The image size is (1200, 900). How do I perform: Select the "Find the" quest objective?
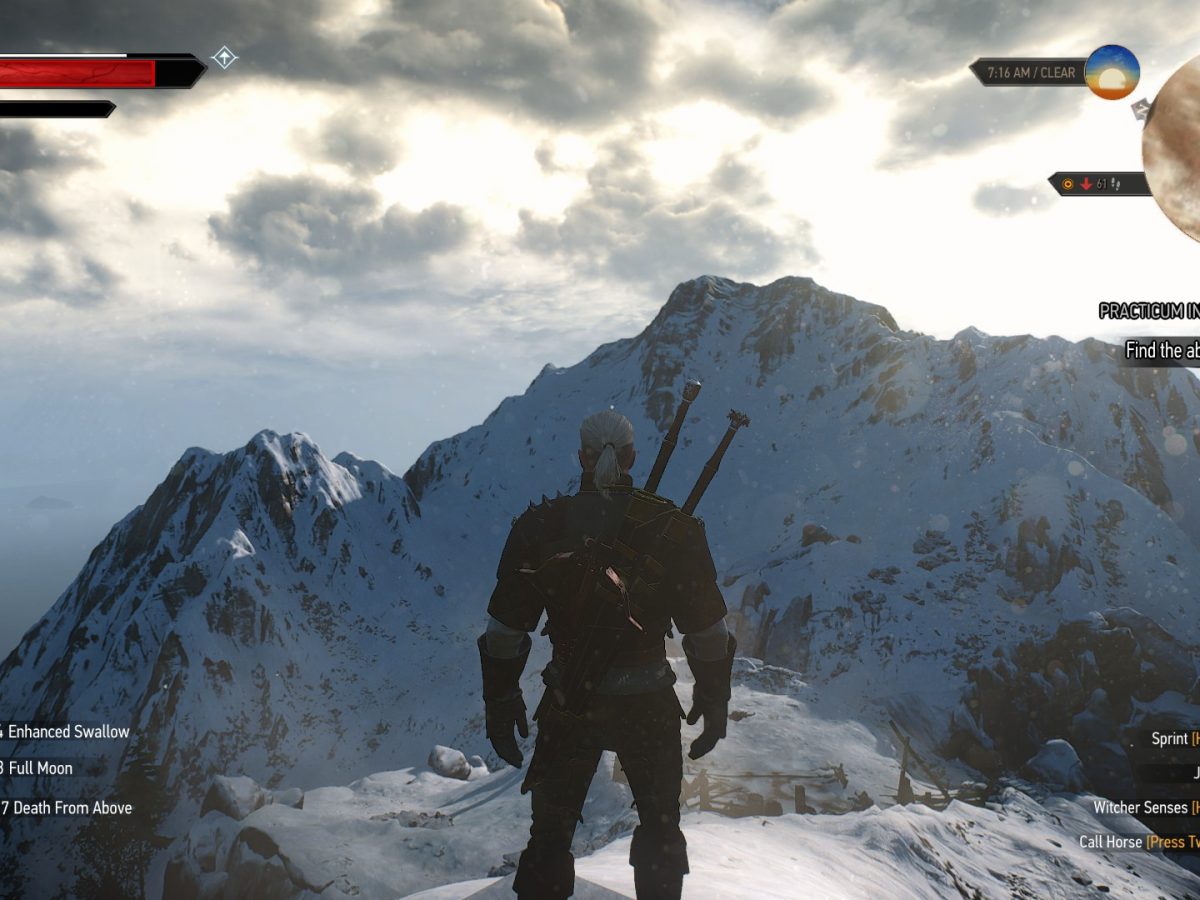pyautogui.click(x=1161, y=350)
